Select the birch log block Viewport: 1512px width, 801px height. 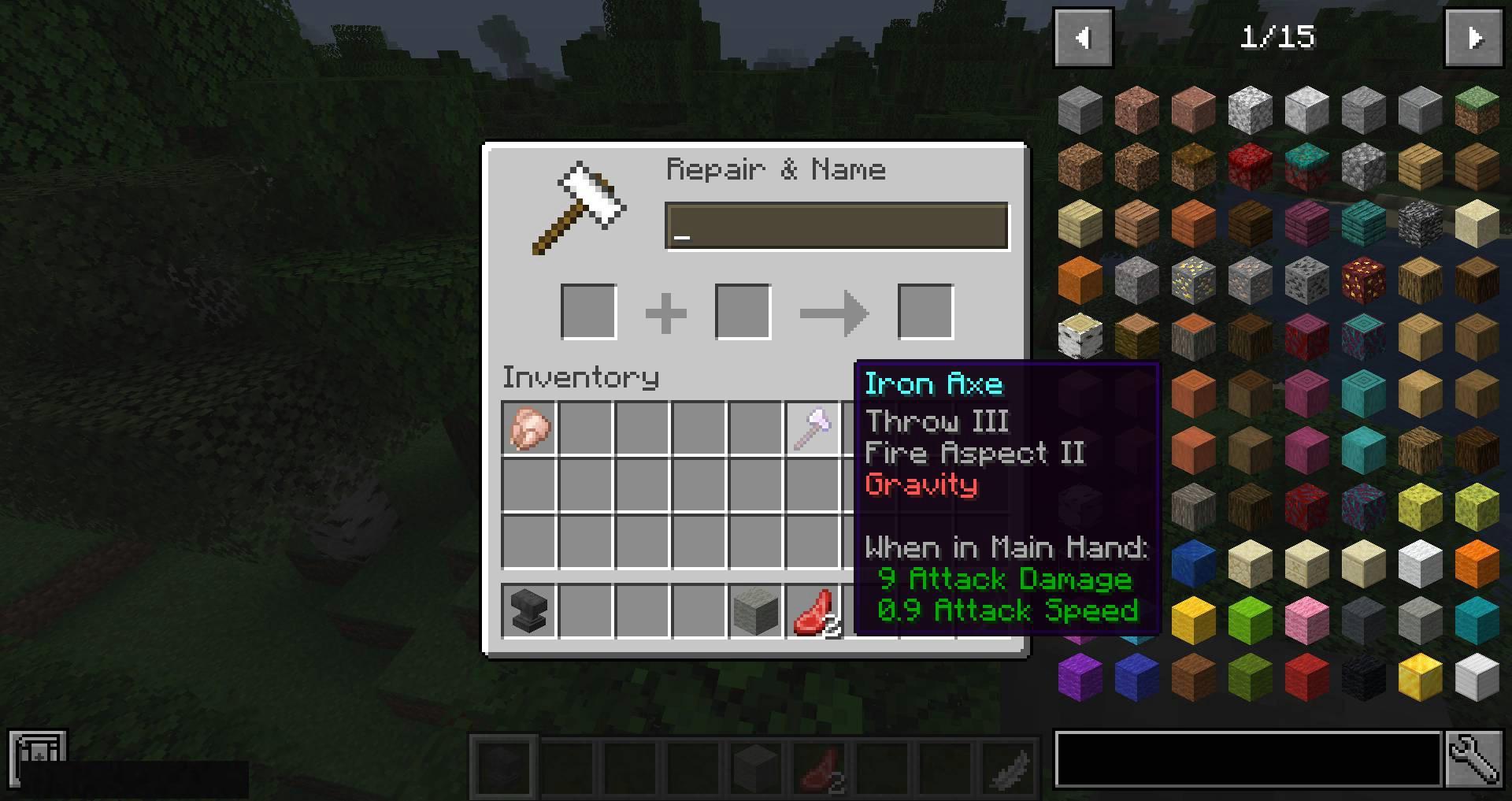coord(1080,337)
